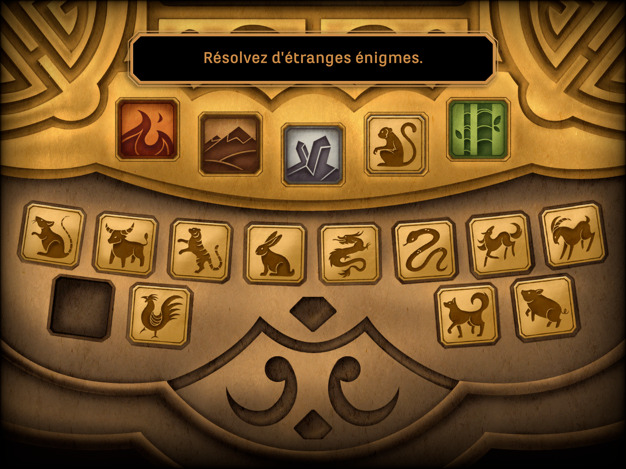626x469 pixels.
Task: Choose the snake zodiac tile
Action: pos(424,250)
